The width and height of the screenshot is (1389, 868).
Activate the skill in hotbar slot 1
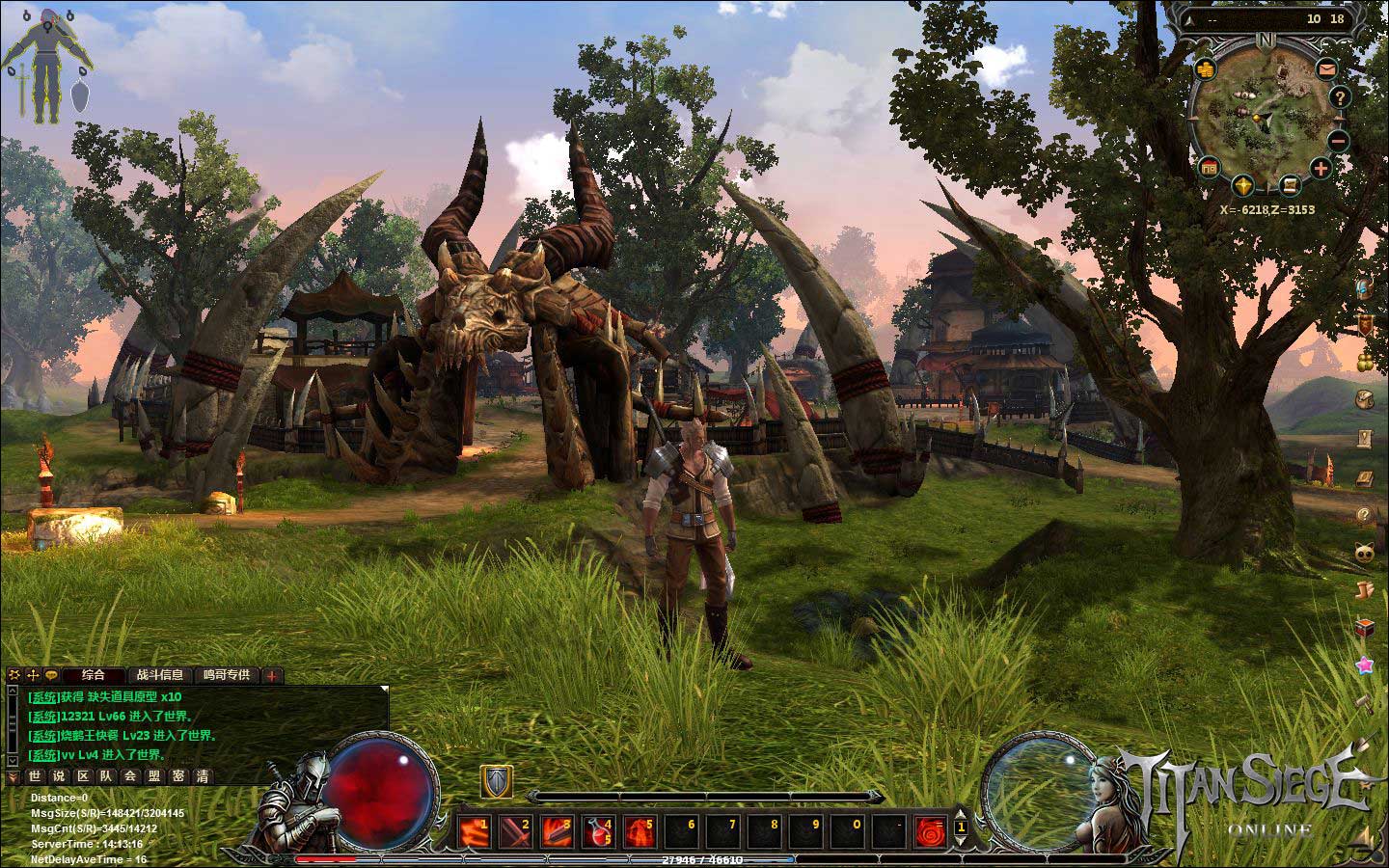tap(476, 828)
